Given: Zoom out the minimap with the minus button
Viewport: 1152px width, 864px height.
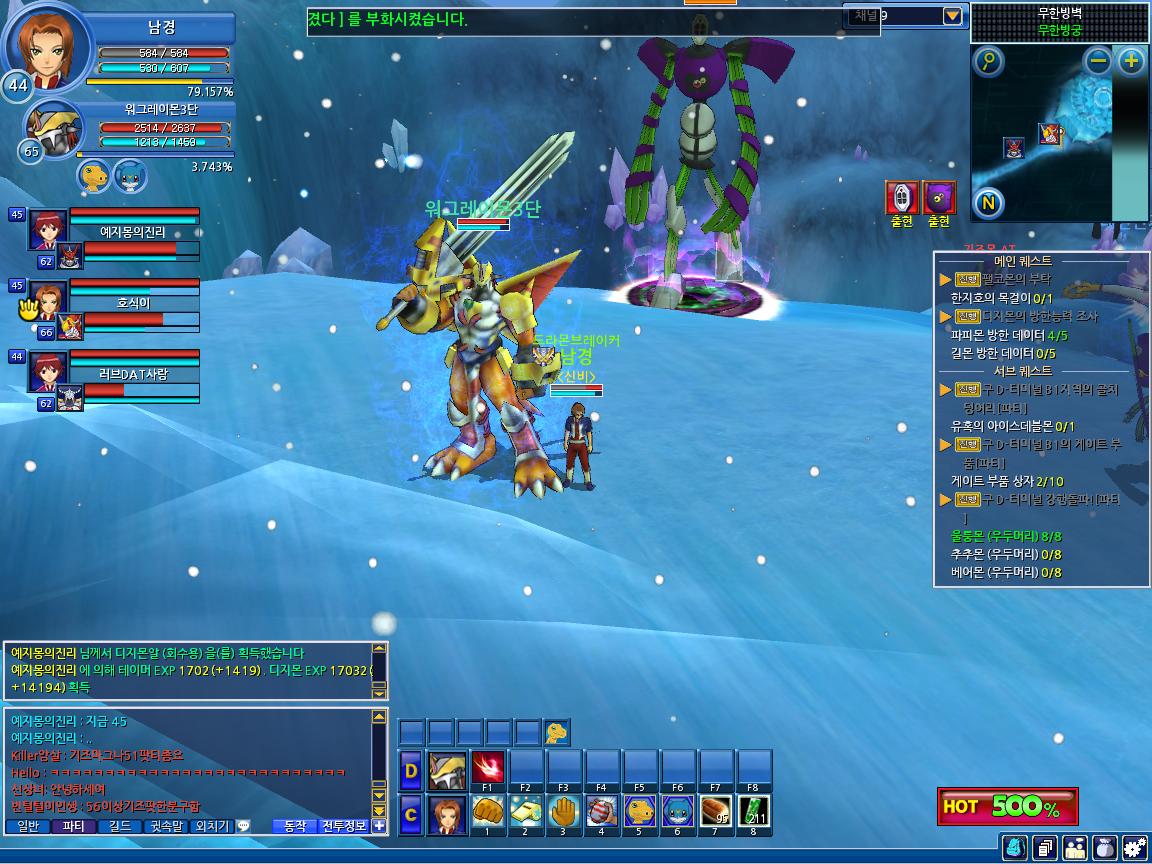Looking at the screenshot, I should [x=1099, y=61].
